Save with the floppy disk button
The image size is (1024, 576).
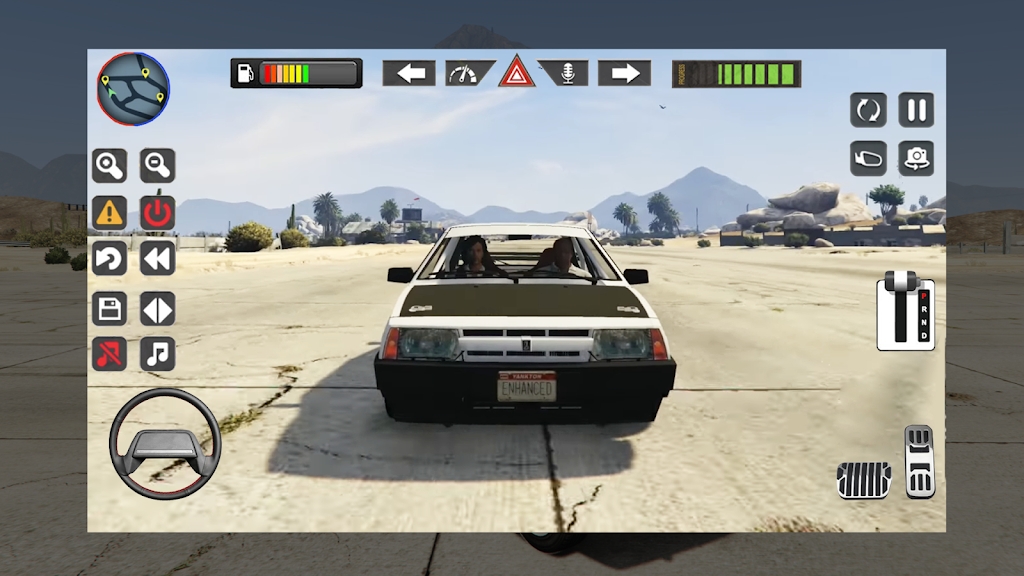[110, 308]
